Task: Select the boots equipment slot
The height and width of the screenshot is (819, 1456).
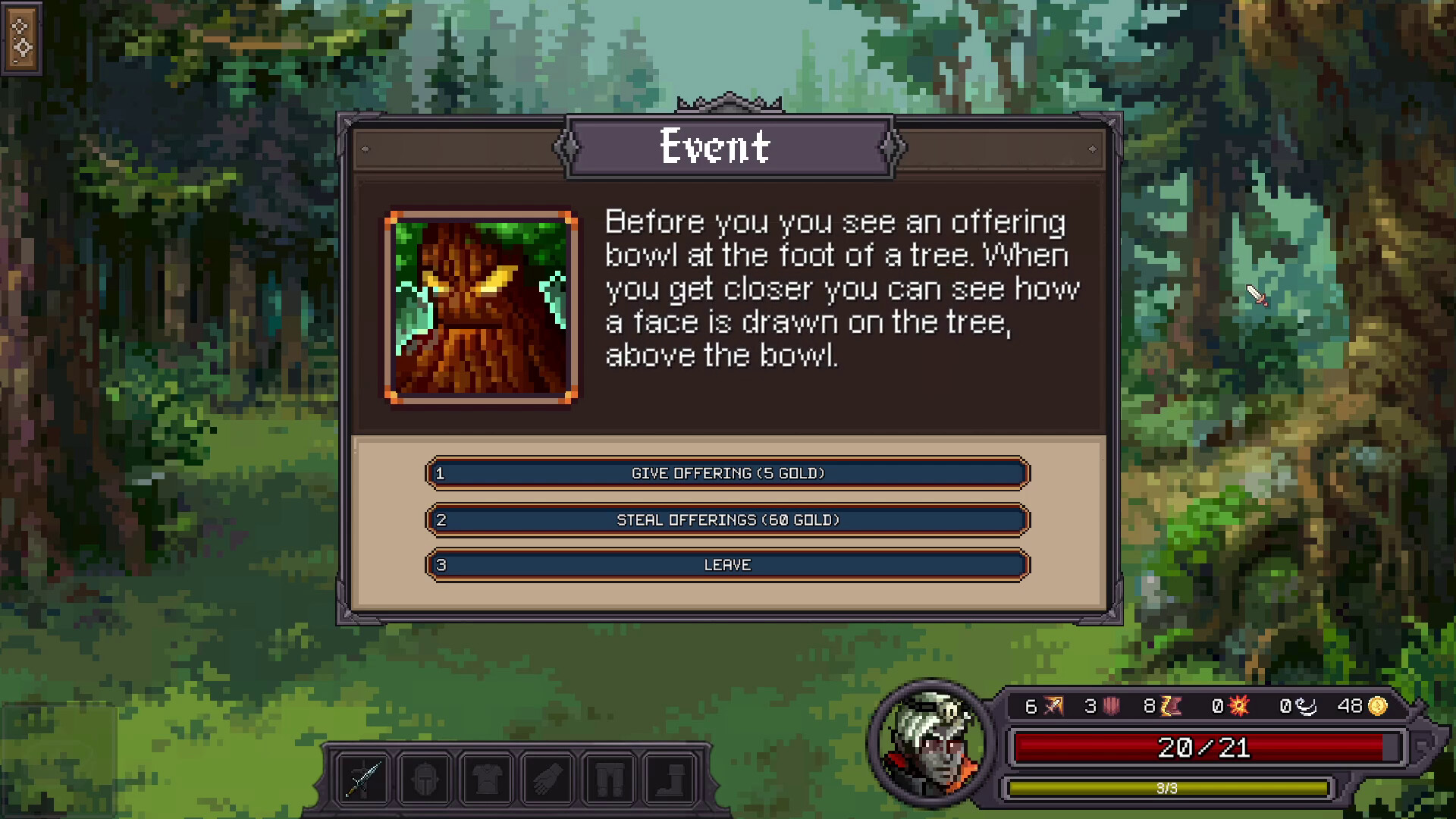Action: point(672,780)
